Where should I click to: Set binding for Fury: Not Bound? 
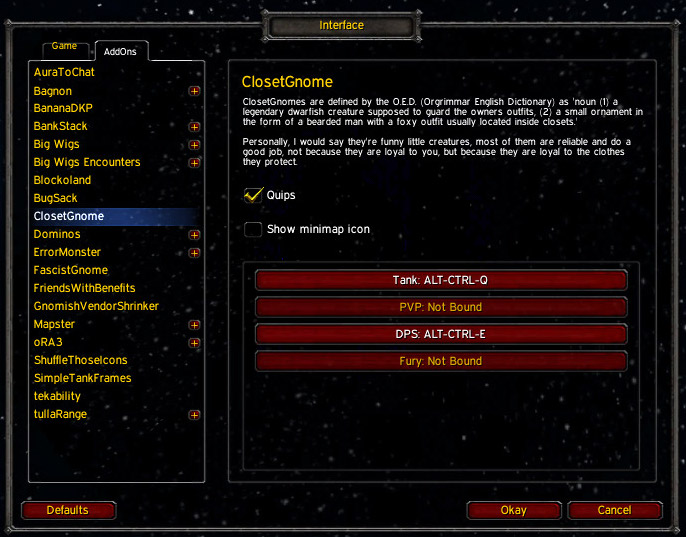click(x=441, y=361)
